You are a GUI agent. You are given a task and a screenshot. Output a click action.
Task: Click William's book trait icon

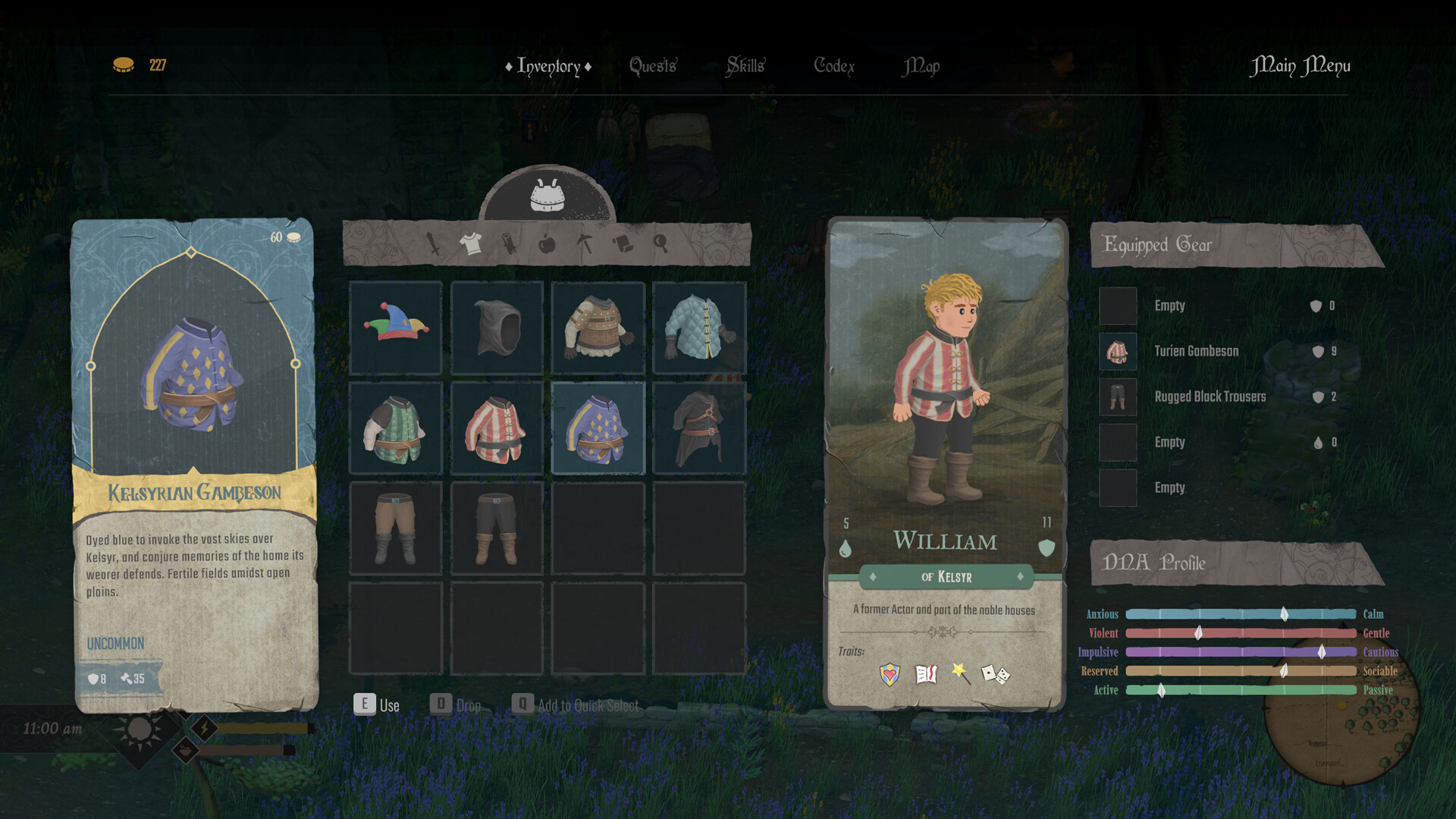(926, 673)
